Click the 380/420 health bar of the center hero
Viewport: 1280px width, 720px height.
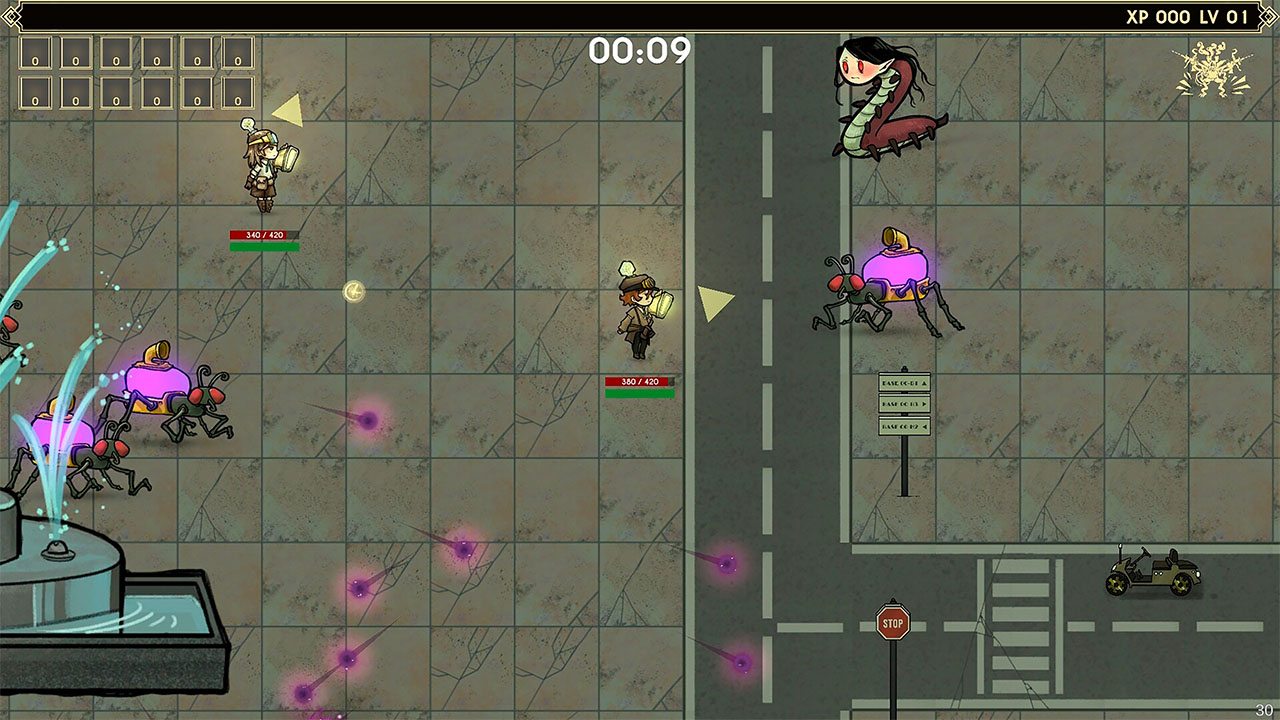638,380
